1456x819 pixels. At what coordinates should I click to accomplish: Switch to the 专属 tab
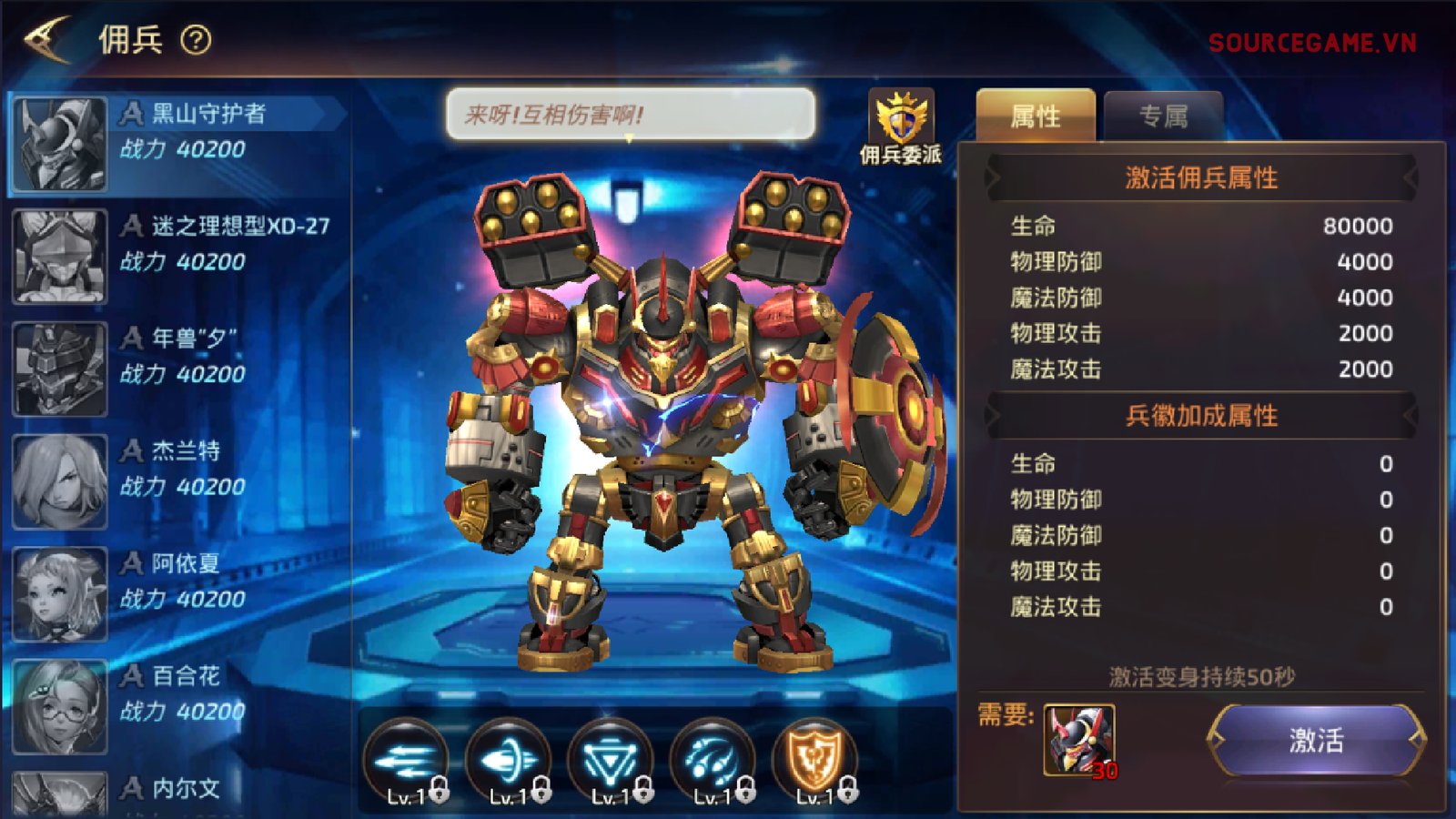point(1163,116)
